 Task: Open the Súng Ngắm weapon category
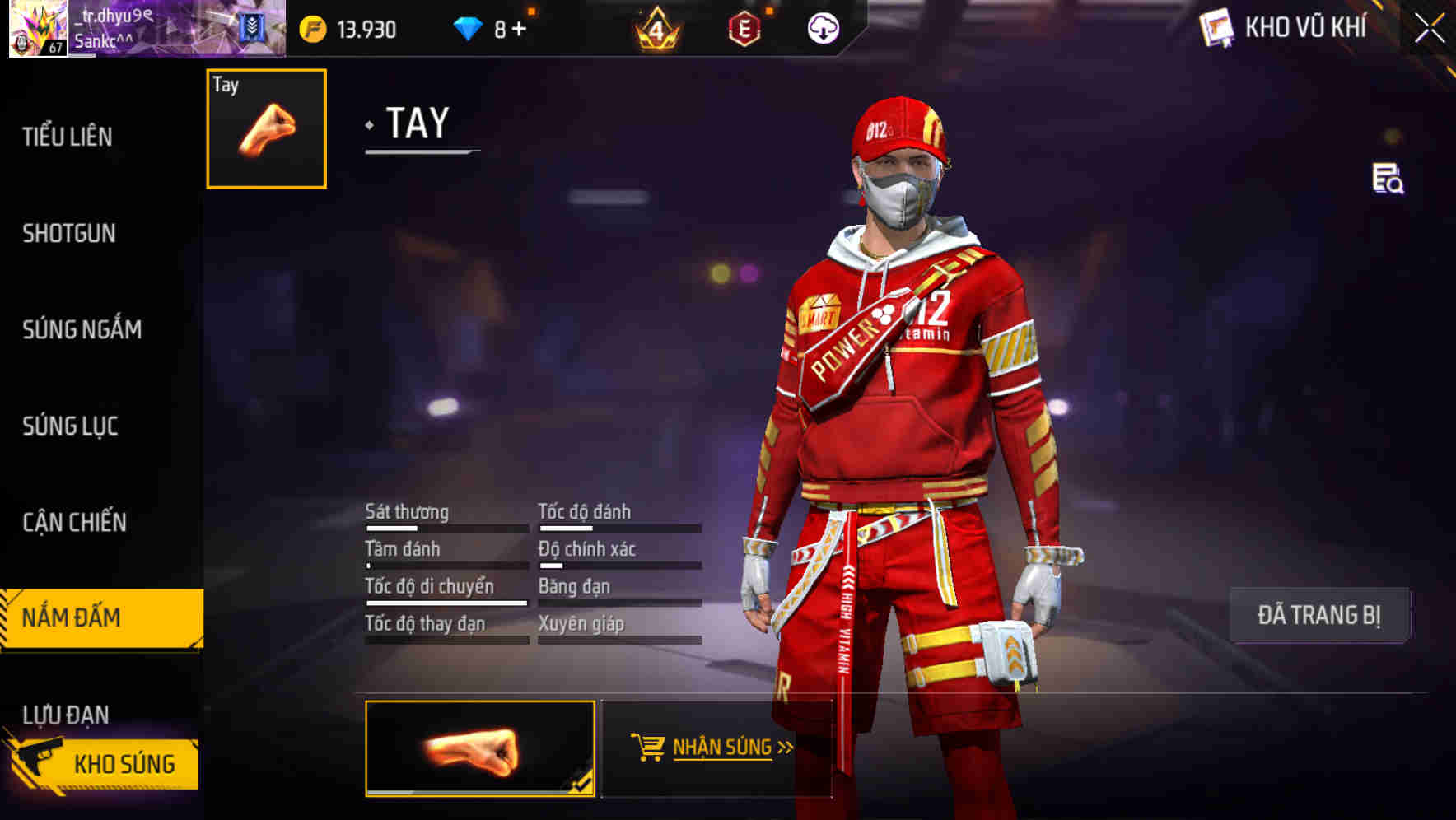pos(82,329)
